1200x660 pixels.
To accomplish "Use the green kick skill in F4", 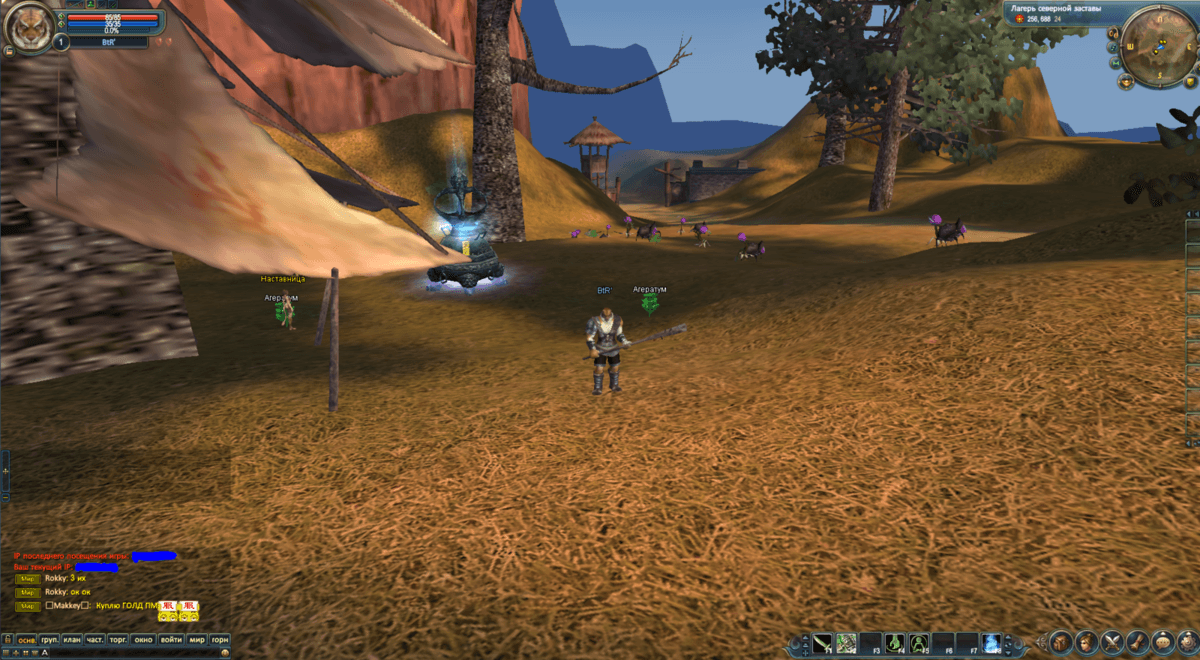I will click(x=895, y=642).
